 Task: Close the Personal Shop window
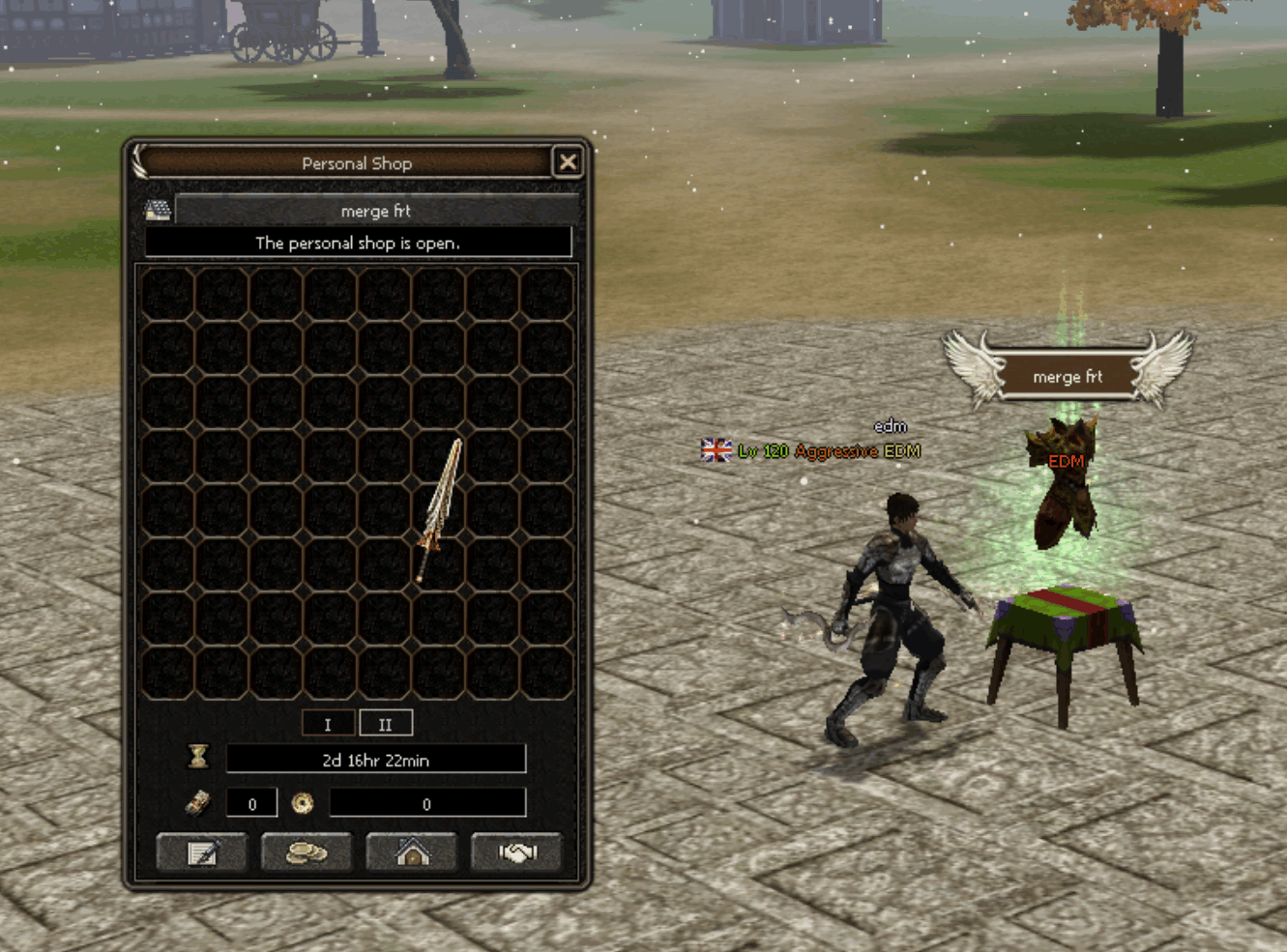(x=568, y=162)
